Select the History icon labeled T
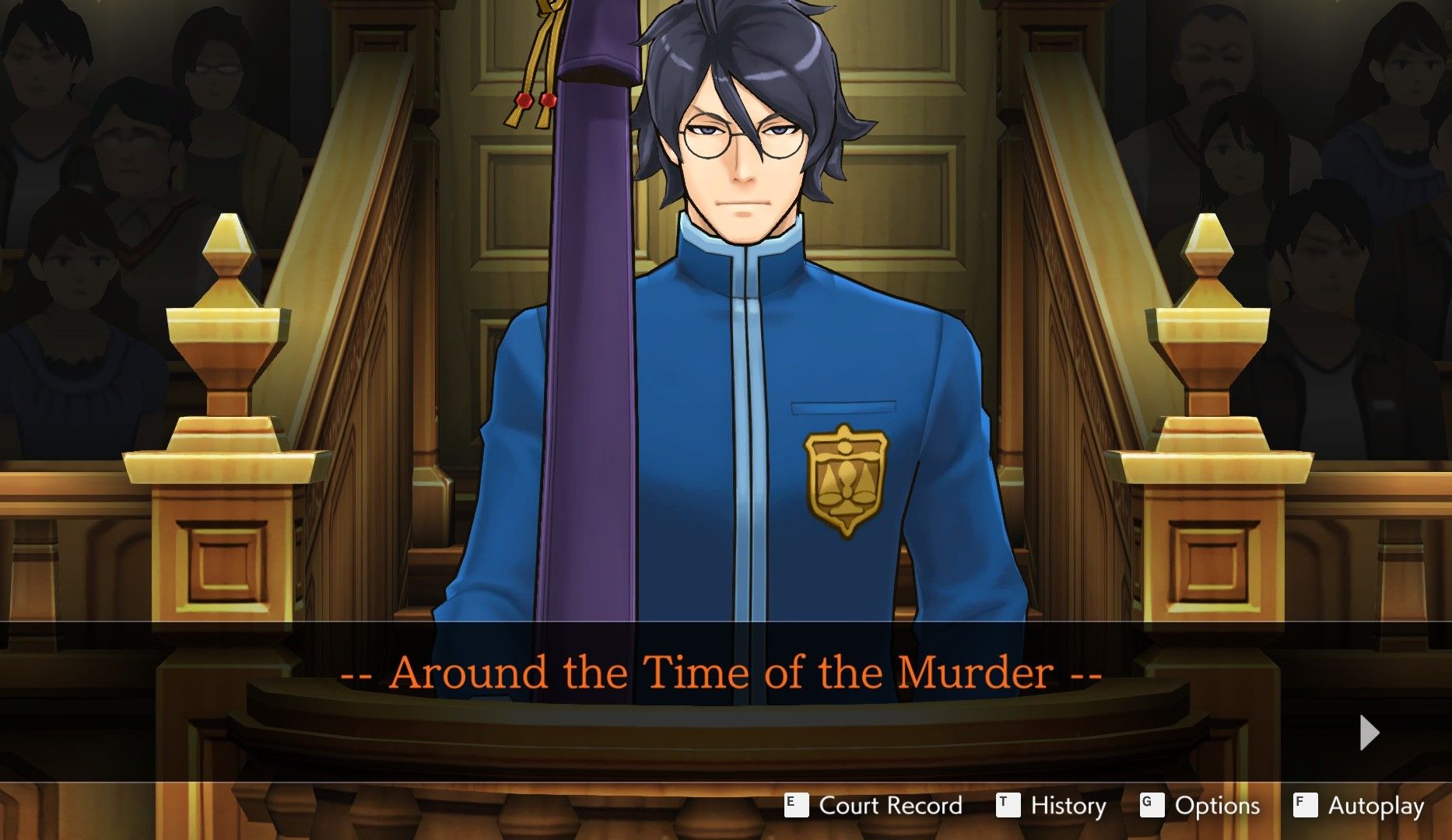 pyautogui.click(x=1008, y=806)
